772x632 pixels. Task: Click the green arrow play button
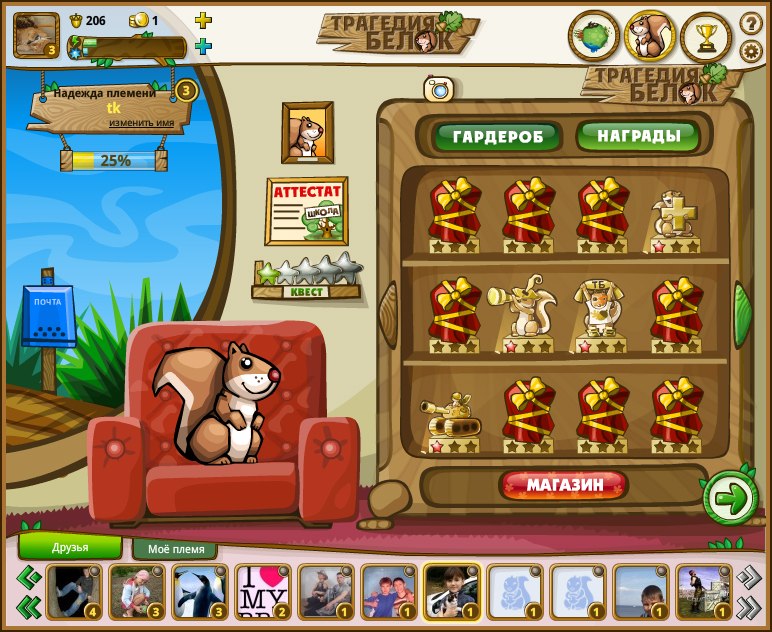(x=731, y=499)
